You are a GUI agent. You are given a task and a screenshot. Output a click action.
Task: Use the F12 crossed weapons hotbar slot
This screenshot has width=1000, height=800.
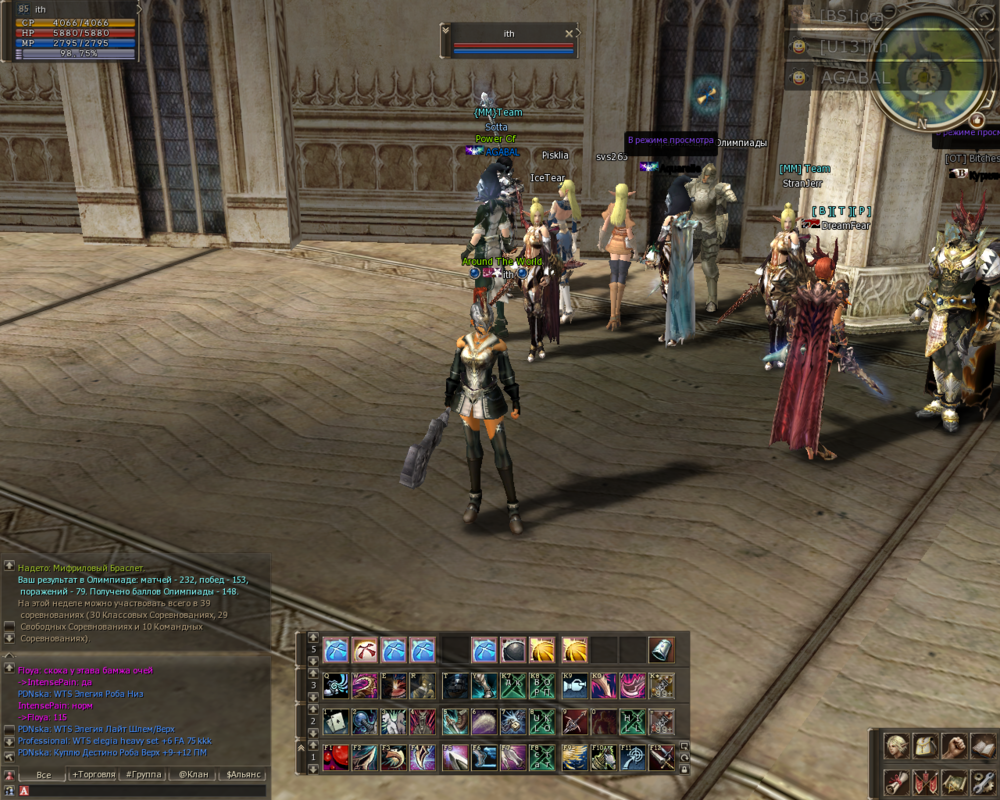[x=661, y=757]
